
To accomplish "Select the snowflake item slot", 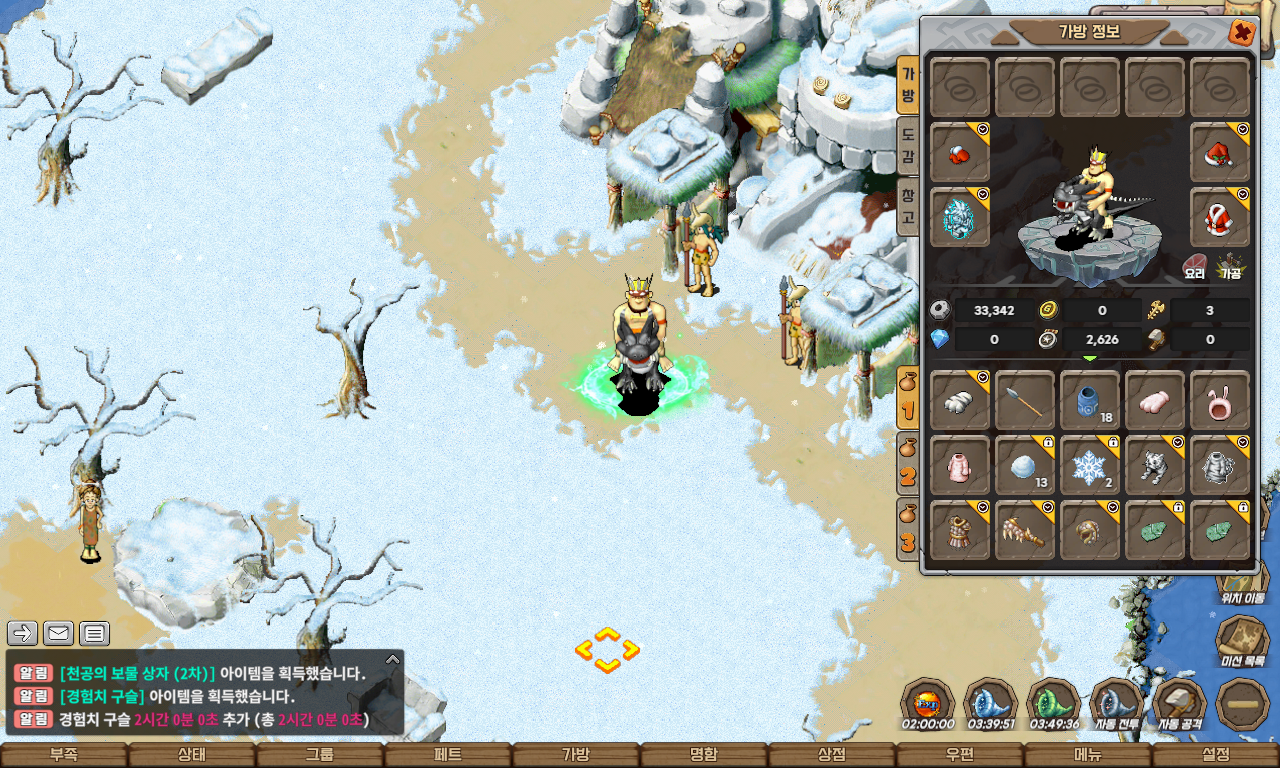I will click(1089, 466).
